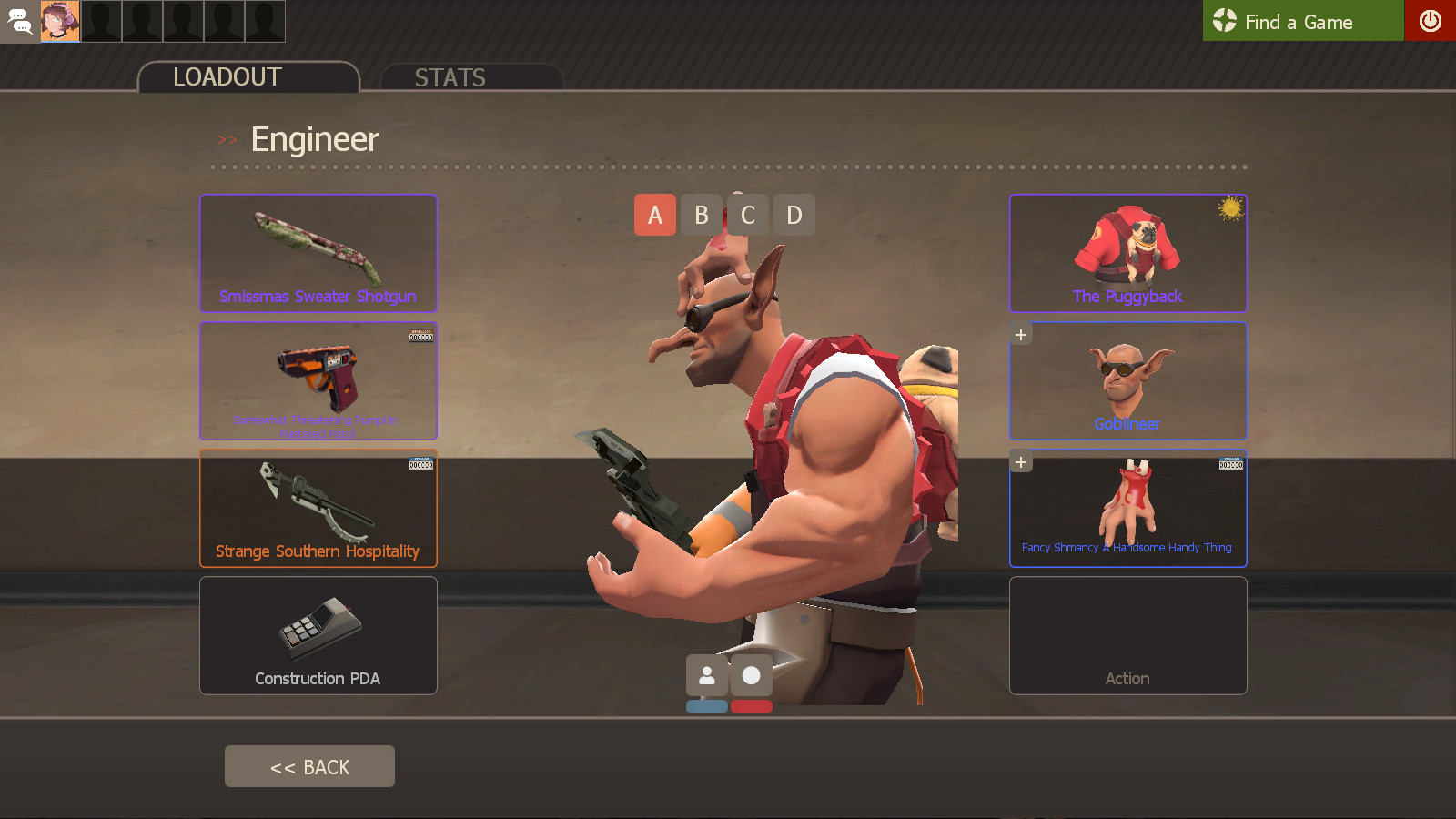Select the character view person icon

click(708, 675)
